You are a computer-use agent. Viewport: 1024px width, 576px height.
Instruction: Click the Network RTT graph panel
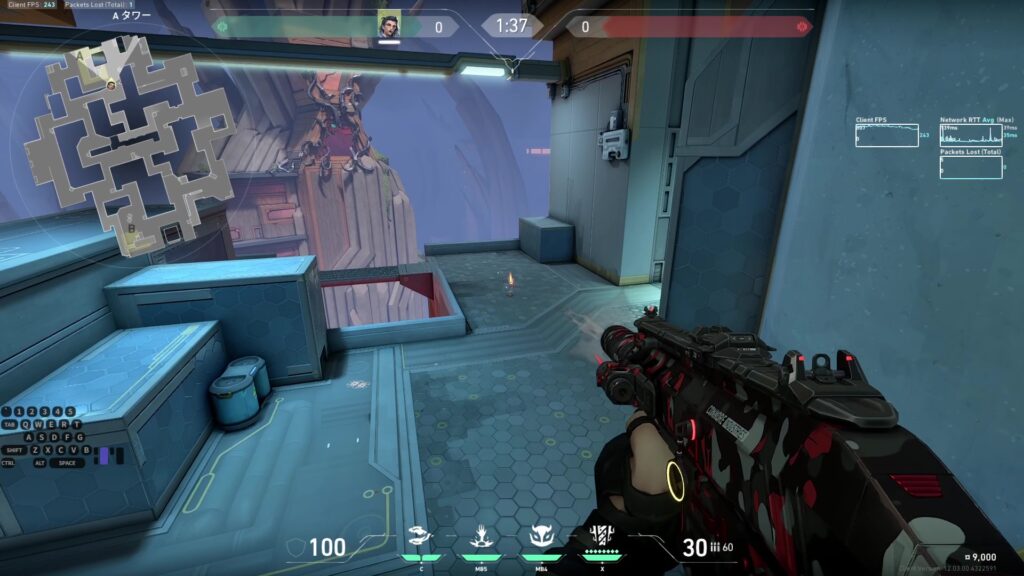[x=970, y=135]
